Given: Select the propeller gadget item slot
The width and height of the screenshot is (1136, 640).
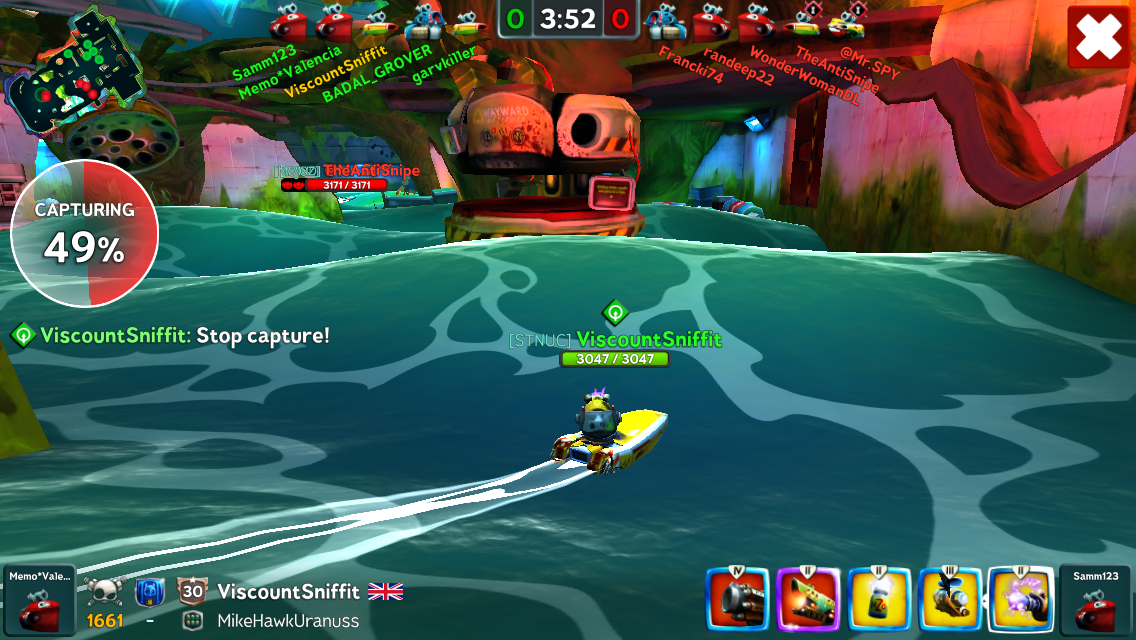Looking at the screenshot, I should 949,600.
